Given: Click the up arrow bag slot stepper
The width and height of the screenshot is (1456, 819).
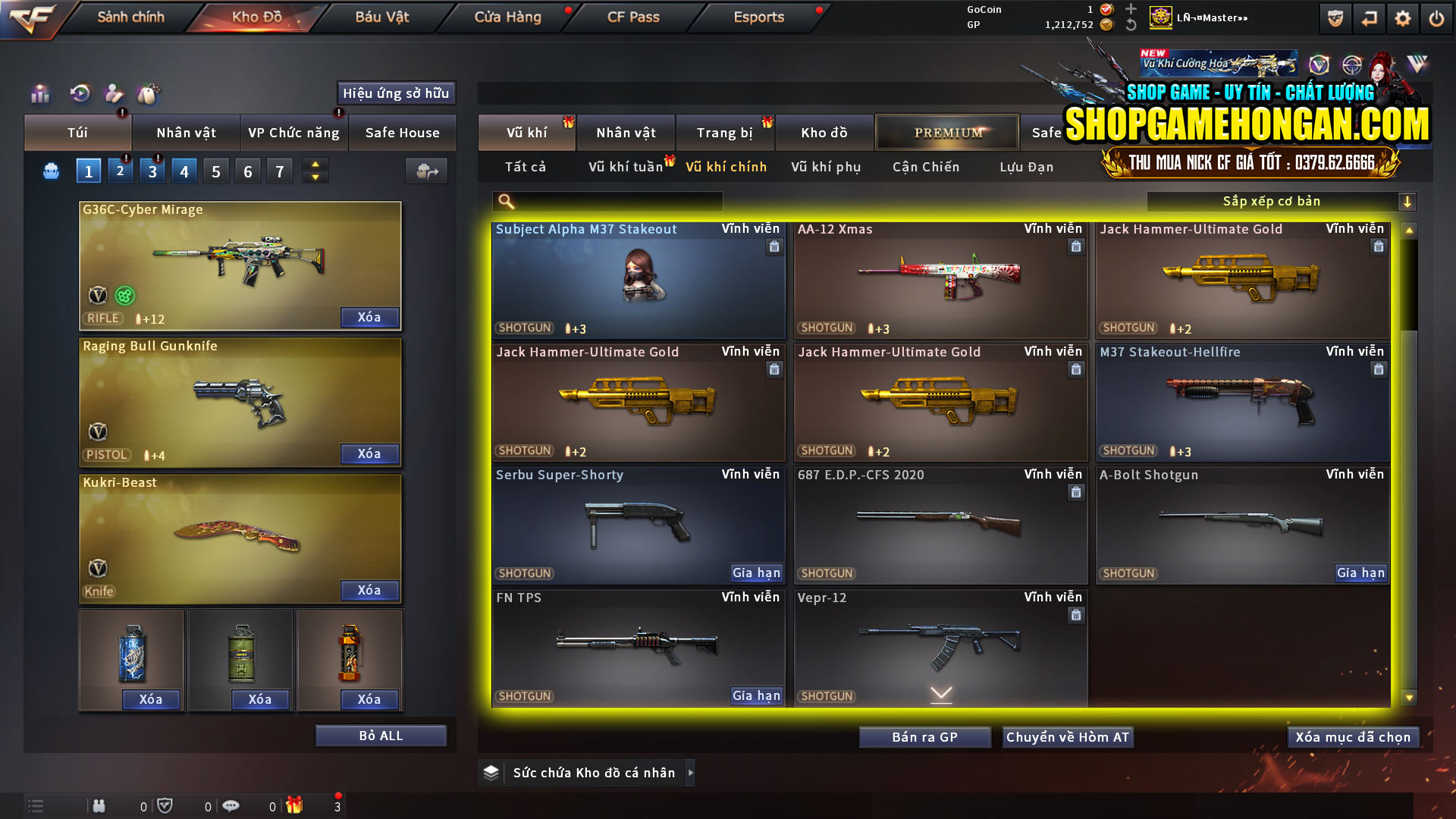Looking at the screenshot, I should (x=314, y=165).
